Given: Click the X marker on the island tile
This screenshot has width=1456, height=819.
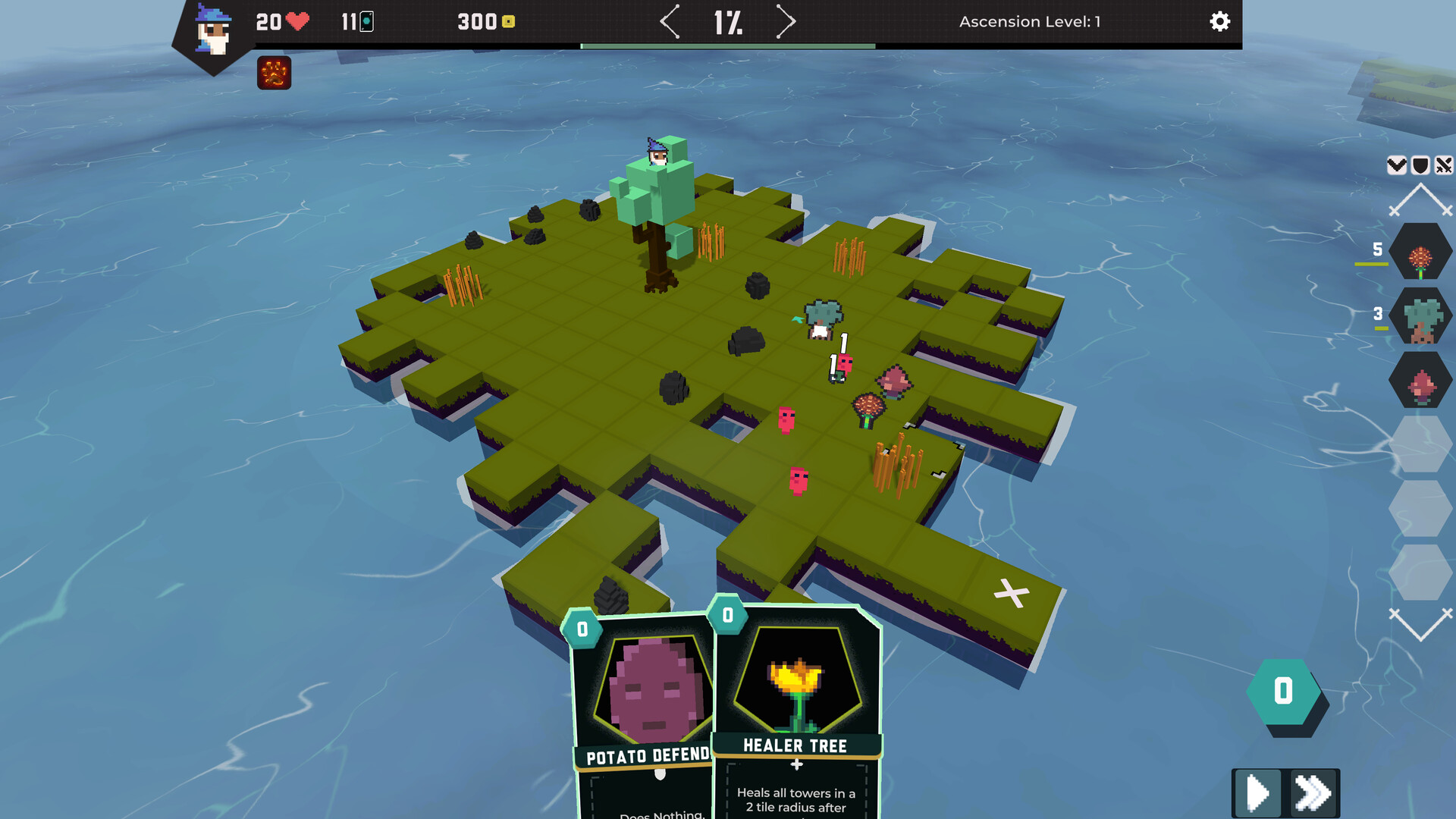Looking at the screenshot, I should 1012,592.
